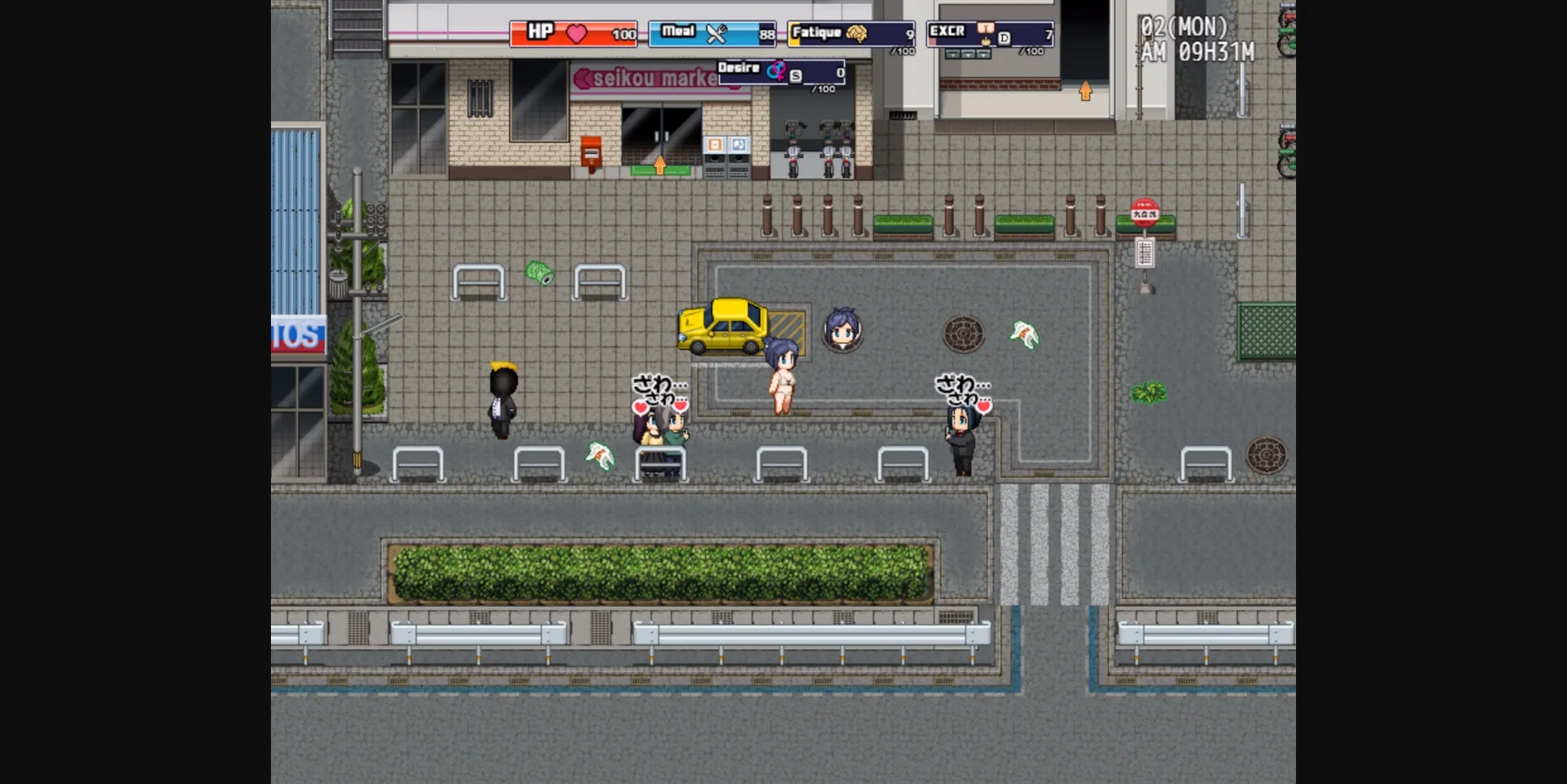Open the leftmost down-arrow under the EXCR gauge

[952, 55]
